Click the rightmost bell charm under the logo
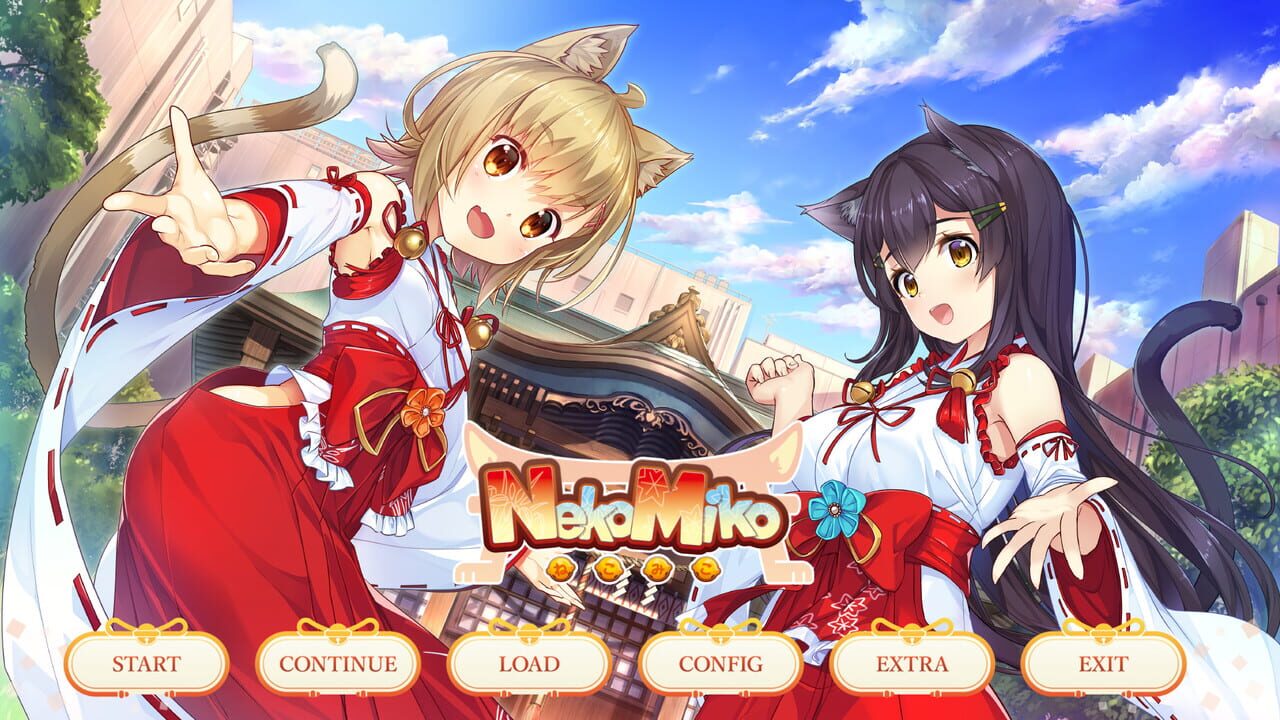Viewport: 1280px width, 720px height. [704, 569]
